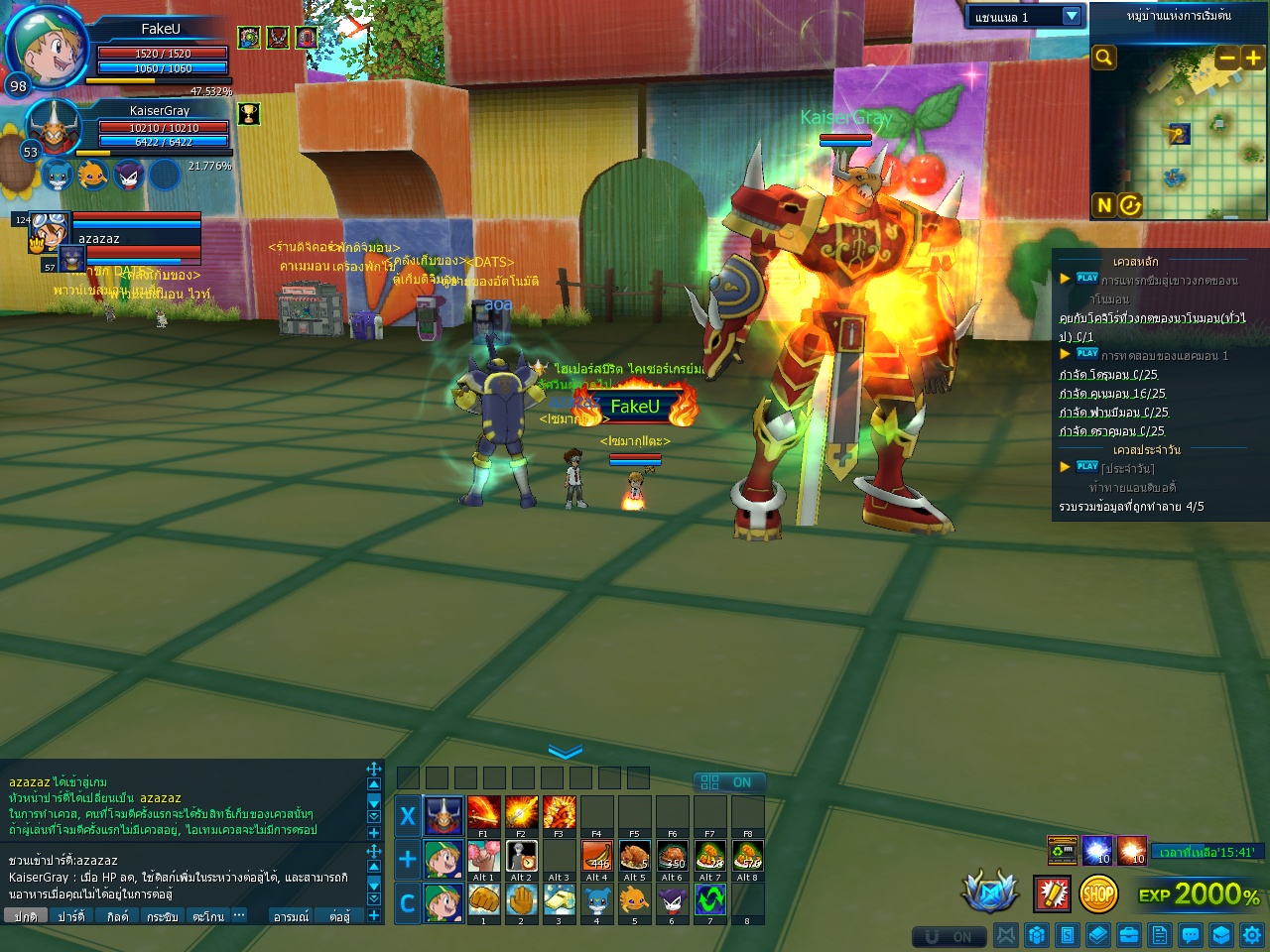
Task: Open the gold SHOP coin button
Action: click(1097, 894)
